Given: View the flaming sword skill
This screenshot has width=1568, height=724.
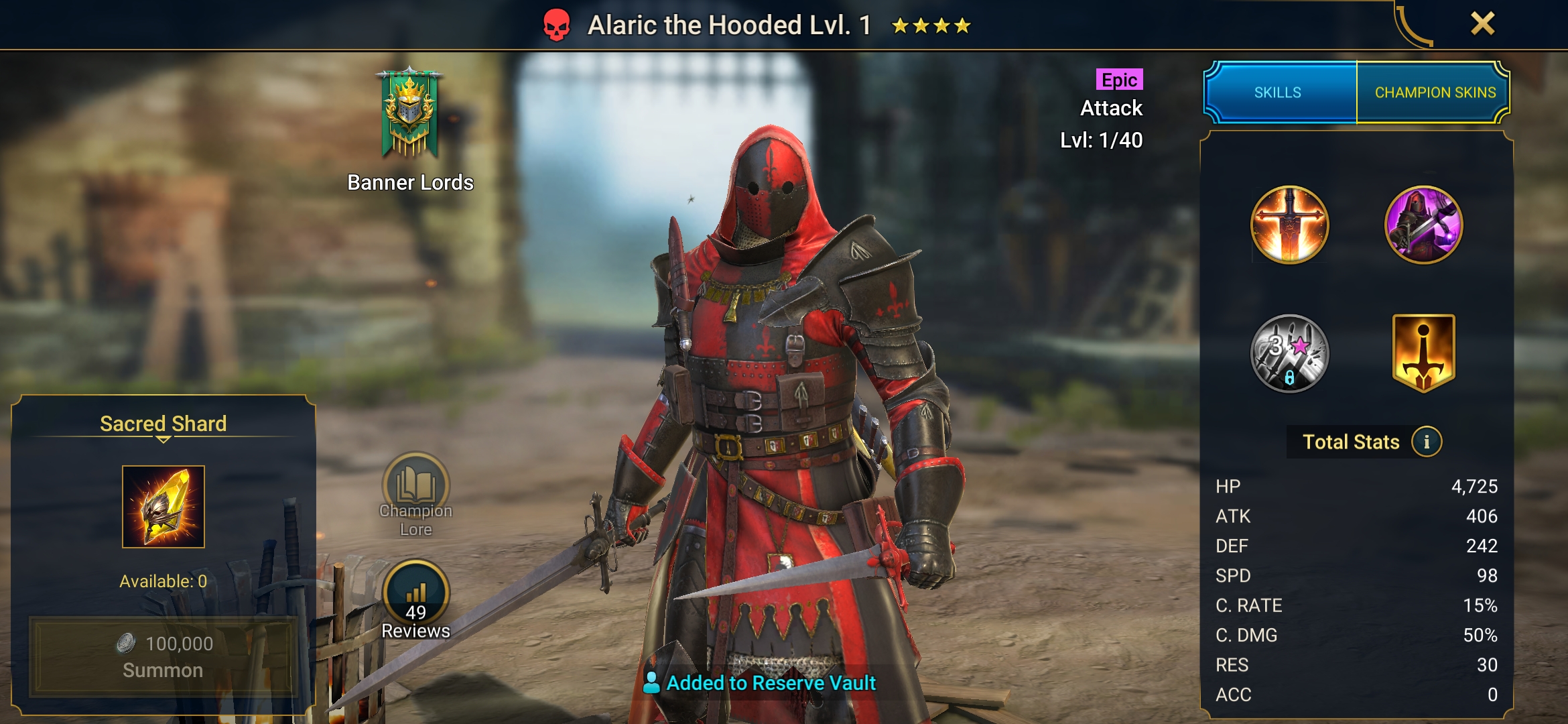Looking at the screenshot, I should (1289, 225).
